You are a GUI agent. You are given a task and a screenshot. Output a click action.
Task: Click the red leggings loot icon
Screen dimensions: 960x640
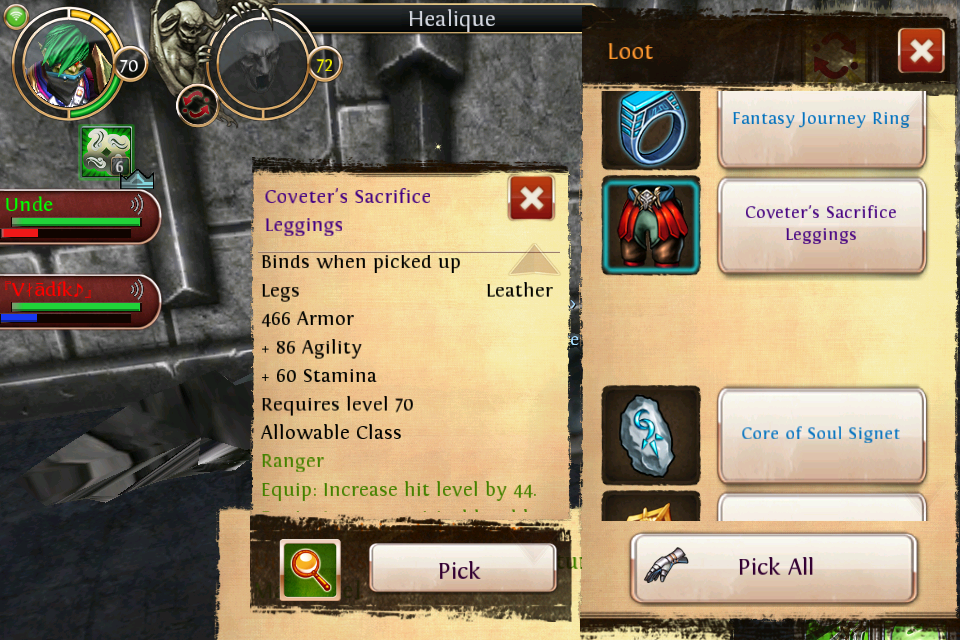pyautogui.click(x=651, y=225)
